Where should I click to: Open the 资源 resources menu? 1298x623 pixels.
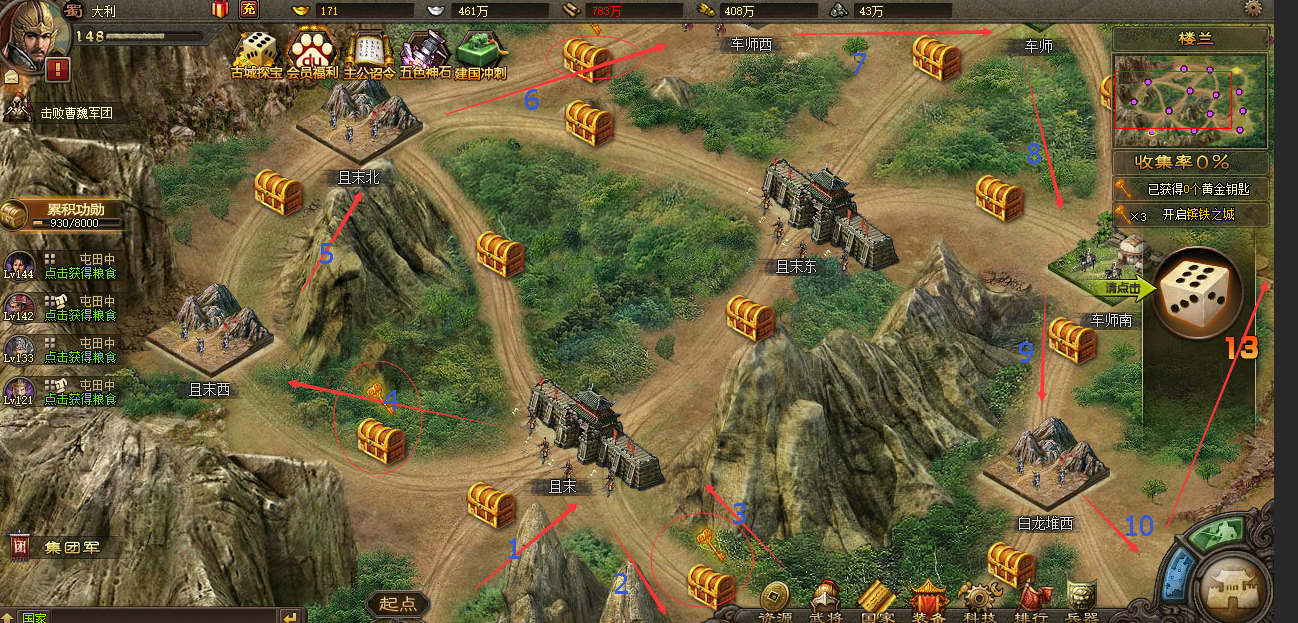coord(774,602)
